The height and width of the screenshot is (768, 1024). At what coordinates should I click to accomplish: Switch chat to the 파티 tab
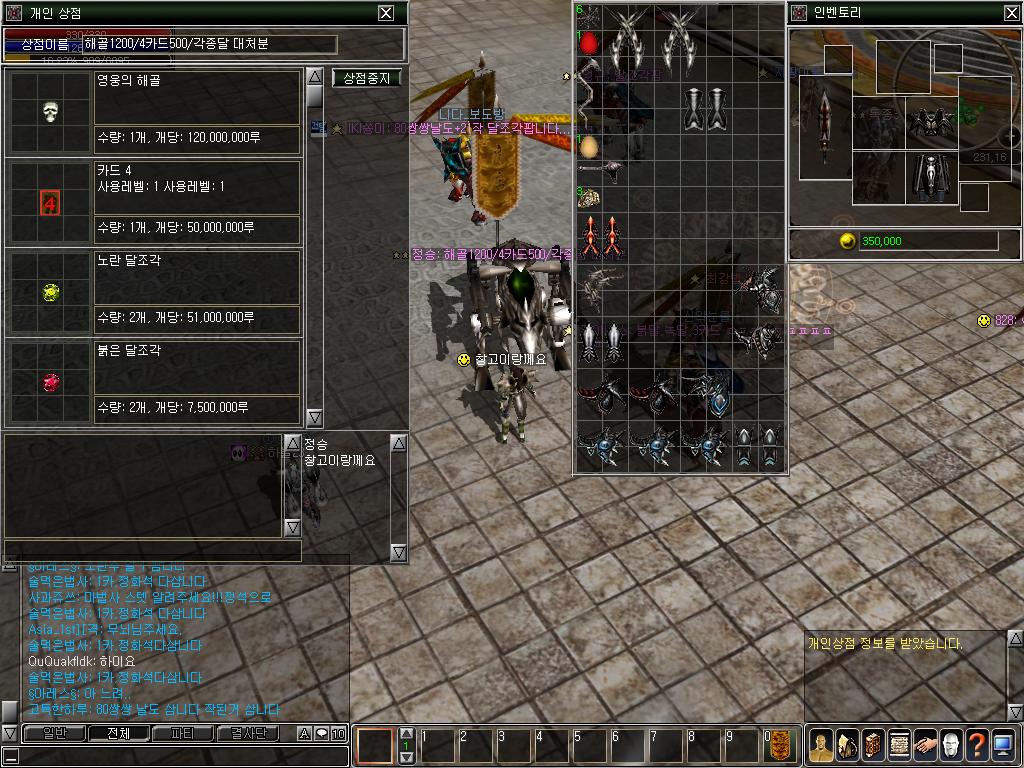click(x=183, y=734)
